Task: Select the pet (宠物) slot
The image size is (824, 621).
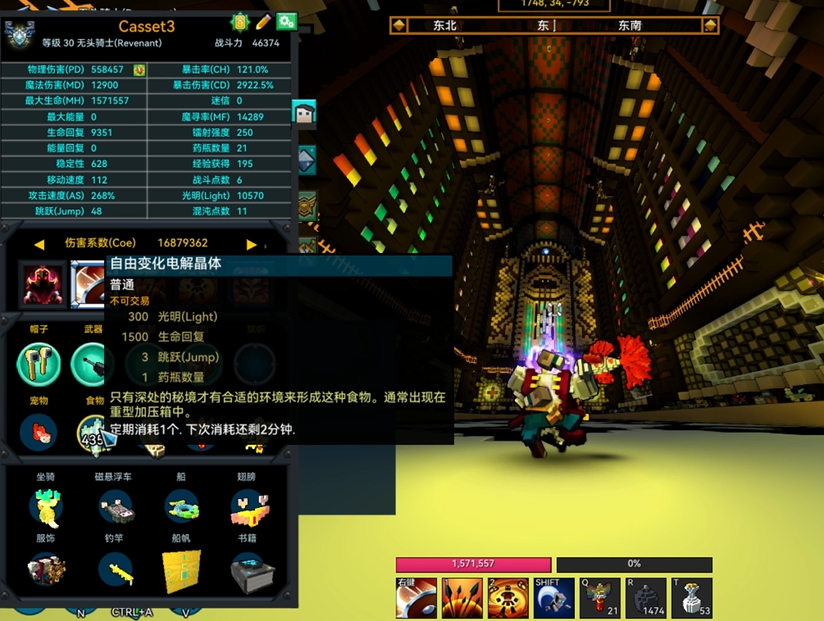Action: coord(40,432)
